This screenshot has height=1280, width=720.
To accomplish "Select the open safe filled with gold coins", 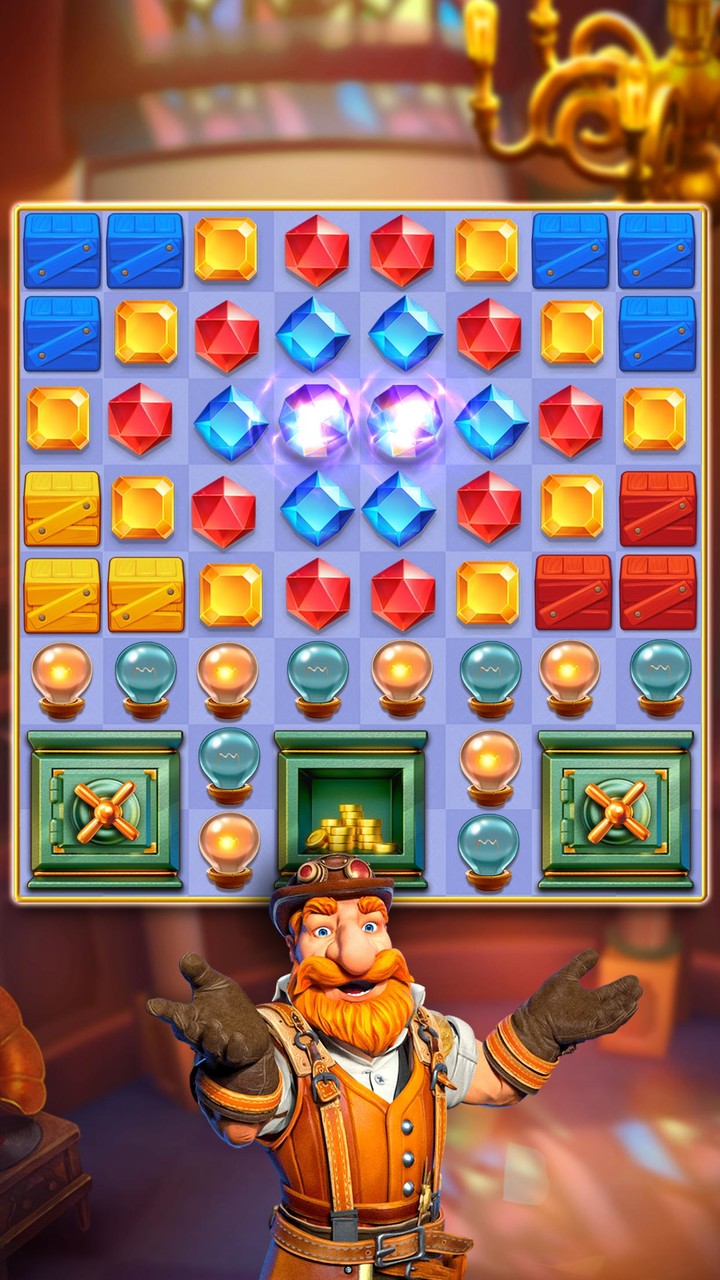I will (351, 810).
